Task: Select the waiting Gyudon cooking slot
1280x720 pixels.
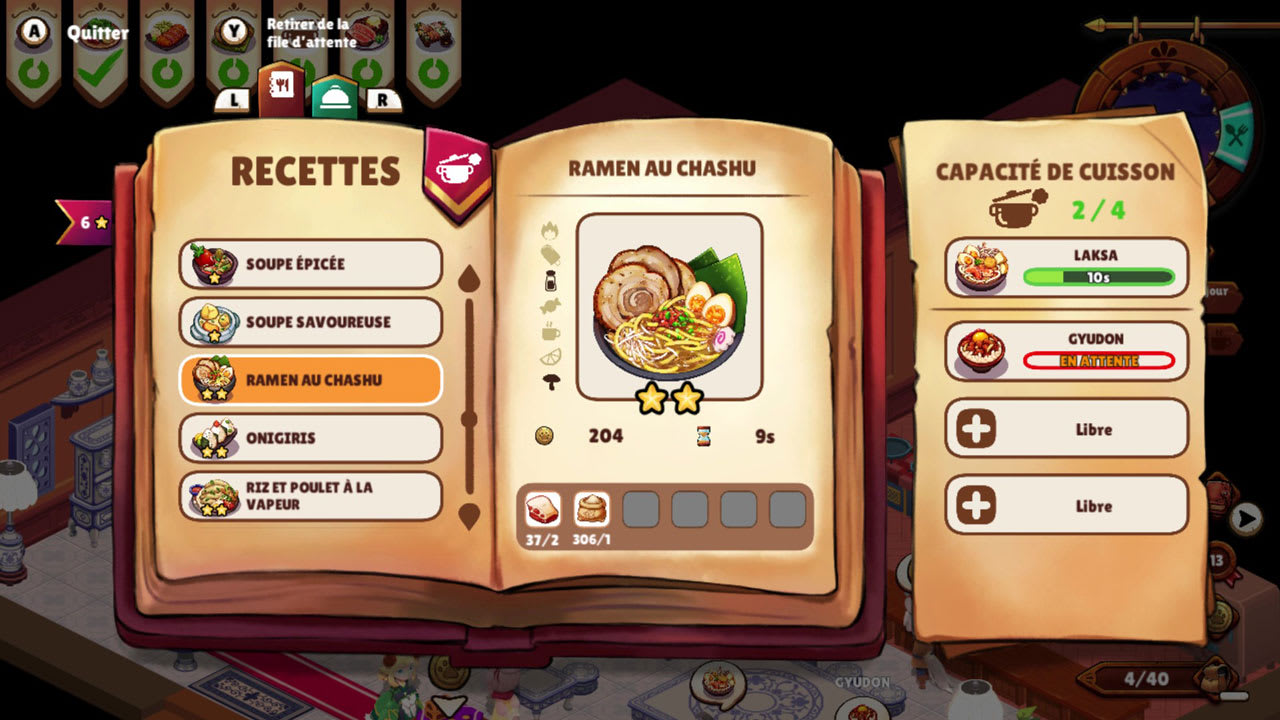Action: (x=1066, y=351)
